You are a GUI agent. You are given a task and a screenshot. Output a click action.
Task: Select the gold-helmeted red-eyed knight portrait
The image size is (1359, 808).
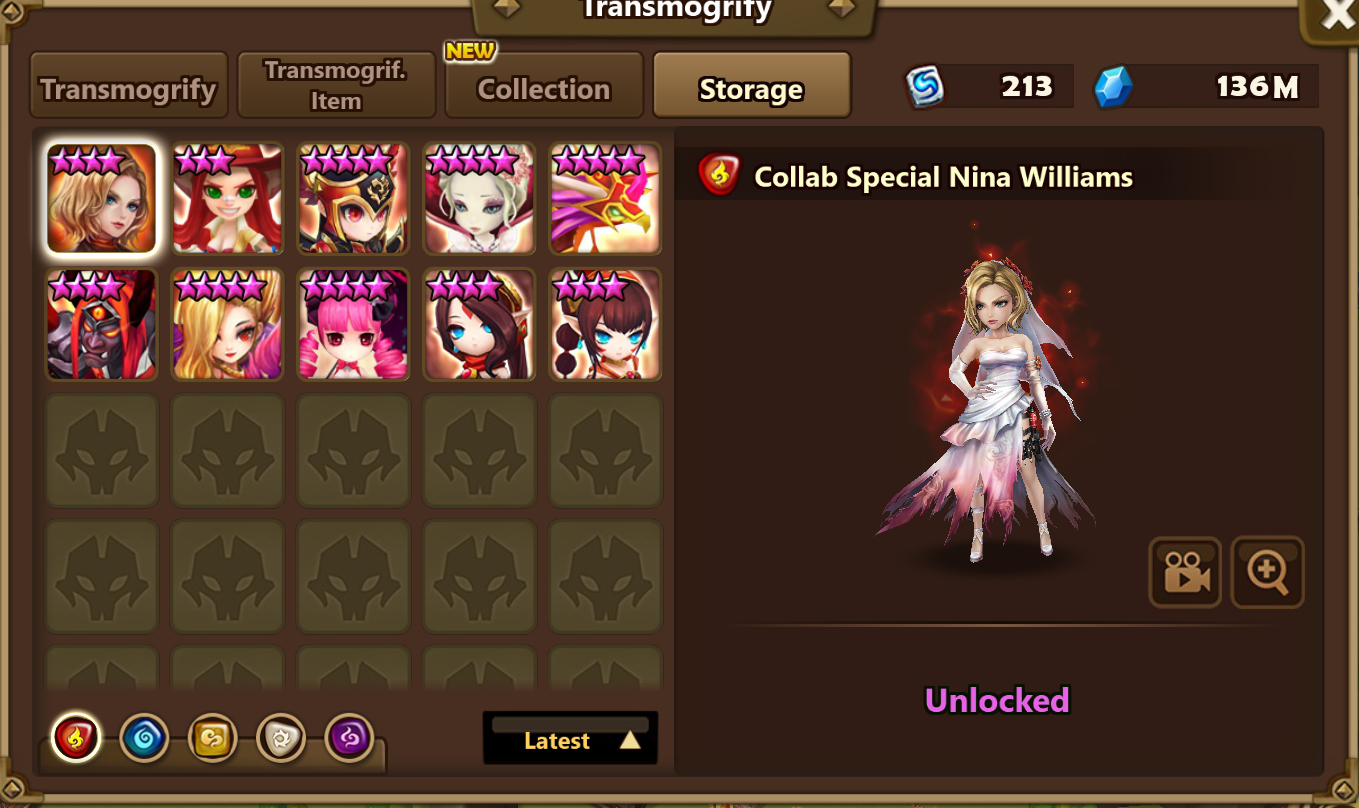click(353, 198)
